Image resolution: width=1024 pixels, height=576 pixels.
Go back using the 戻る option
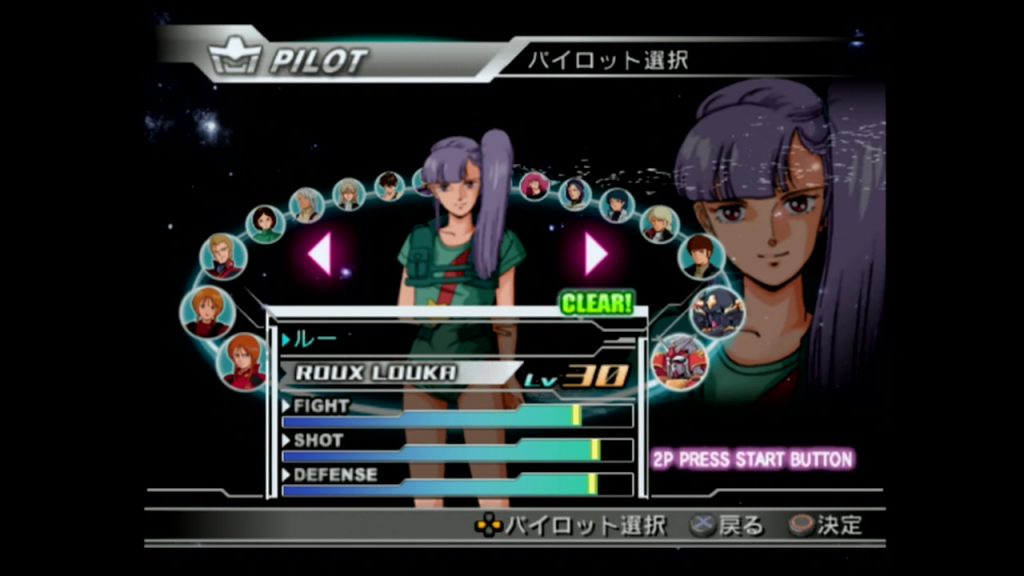coord(727,525)
